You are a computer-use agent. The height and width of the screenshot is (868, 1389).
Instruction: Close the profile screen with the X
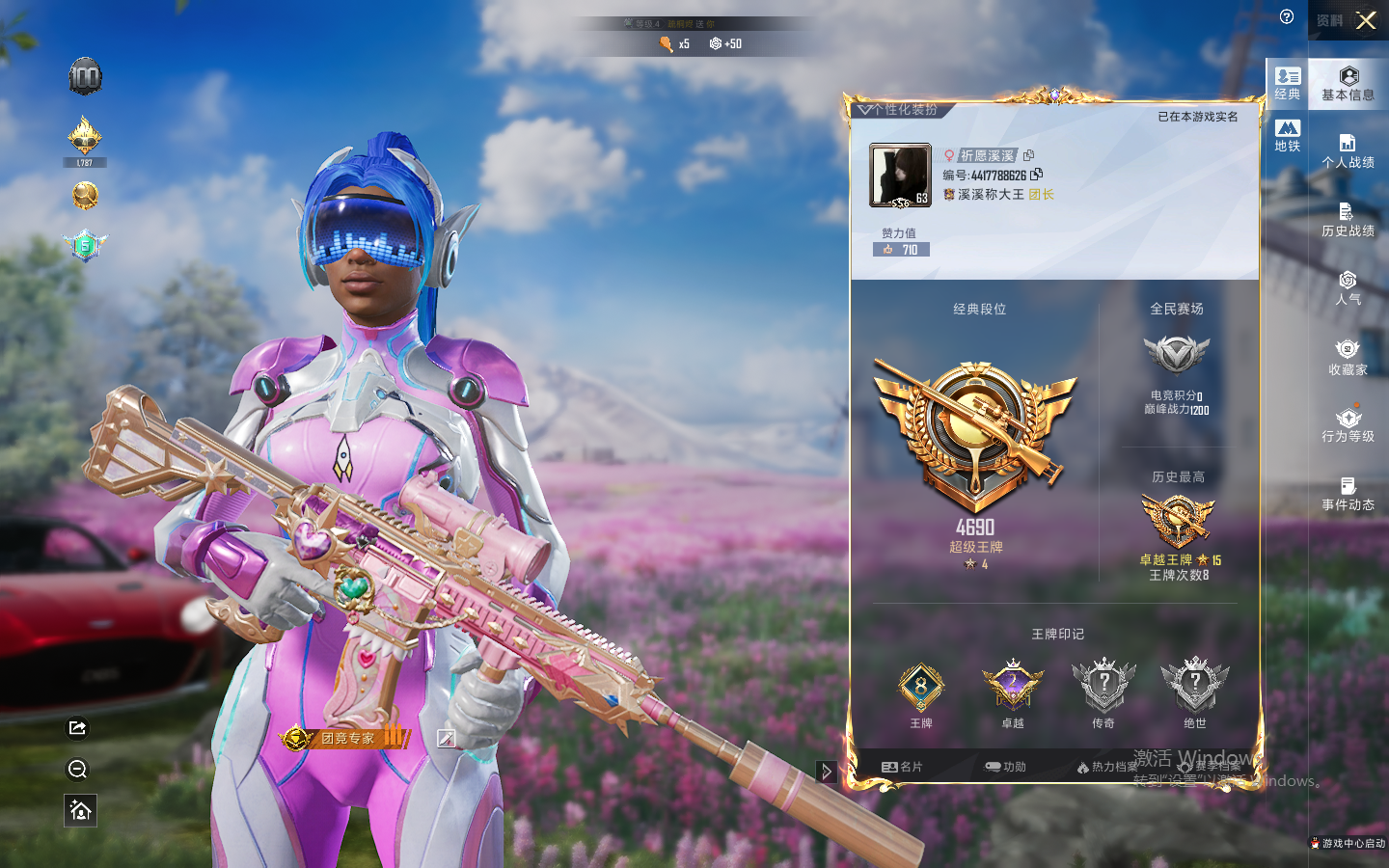coord(1366,20)
